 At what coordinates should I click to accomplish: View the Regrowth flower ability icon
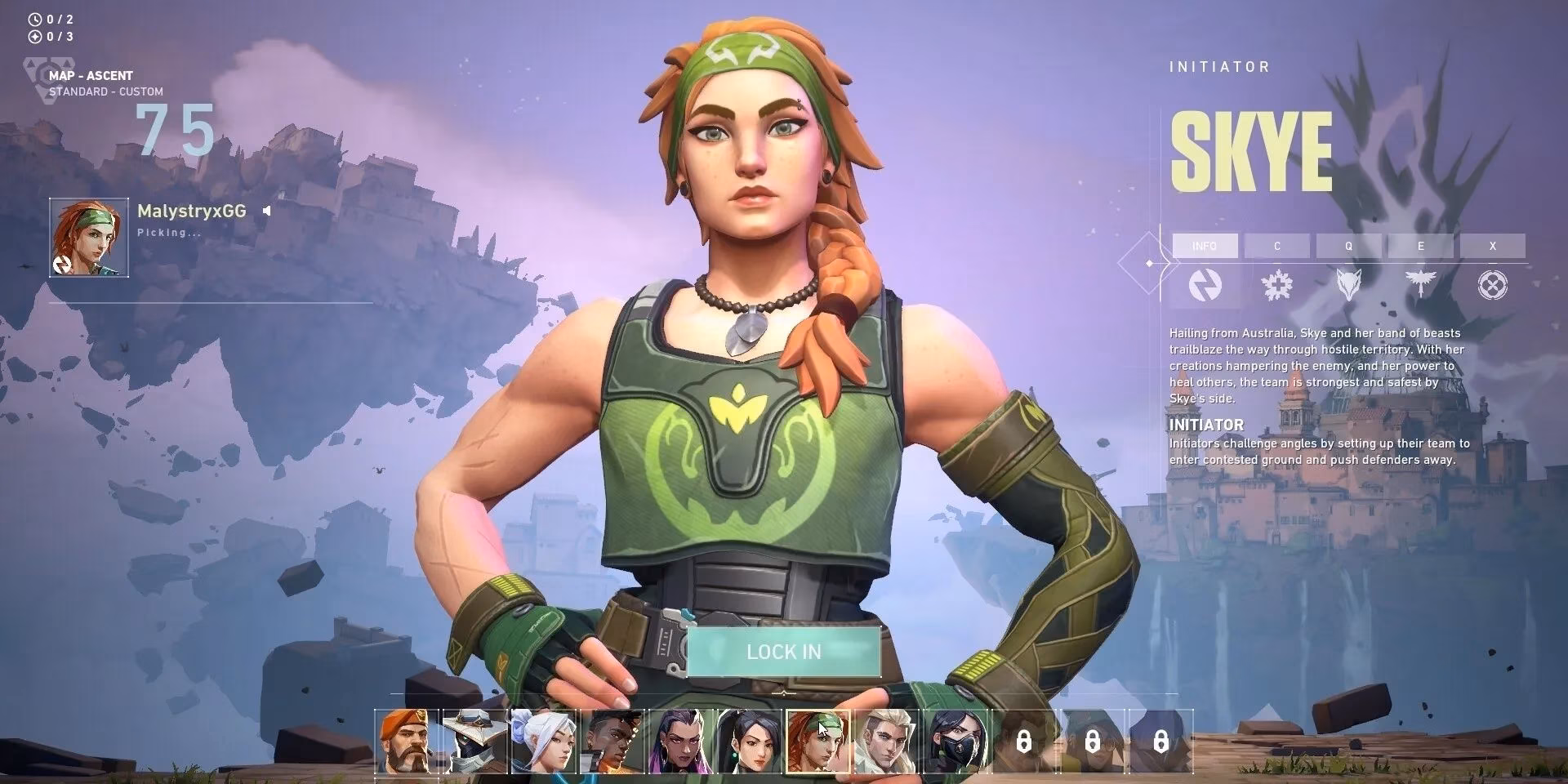(x=1276, y=285)
